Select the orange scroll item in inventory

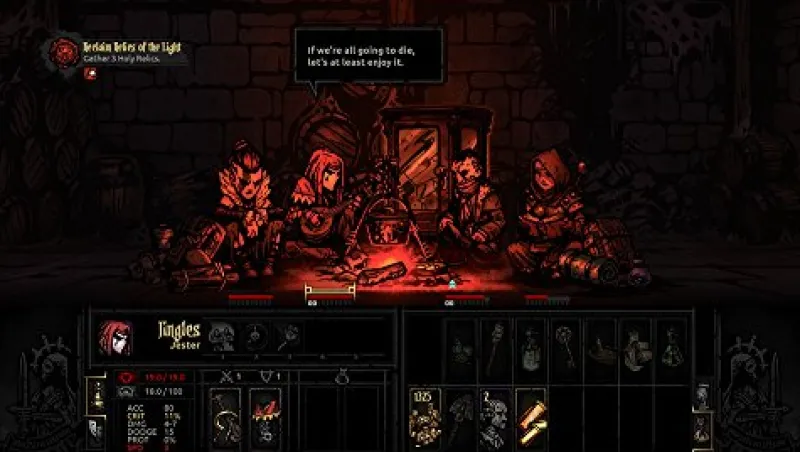[531, 417]
